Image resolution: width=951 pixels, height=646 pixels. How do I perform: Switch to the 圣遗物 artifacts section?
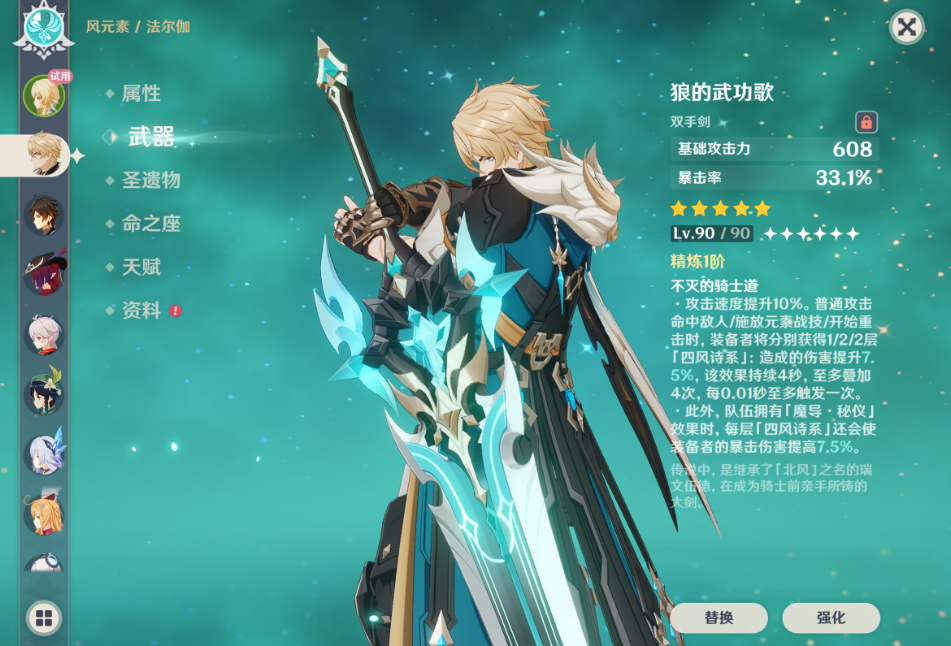pyautogui.click(x=150, y=181)
